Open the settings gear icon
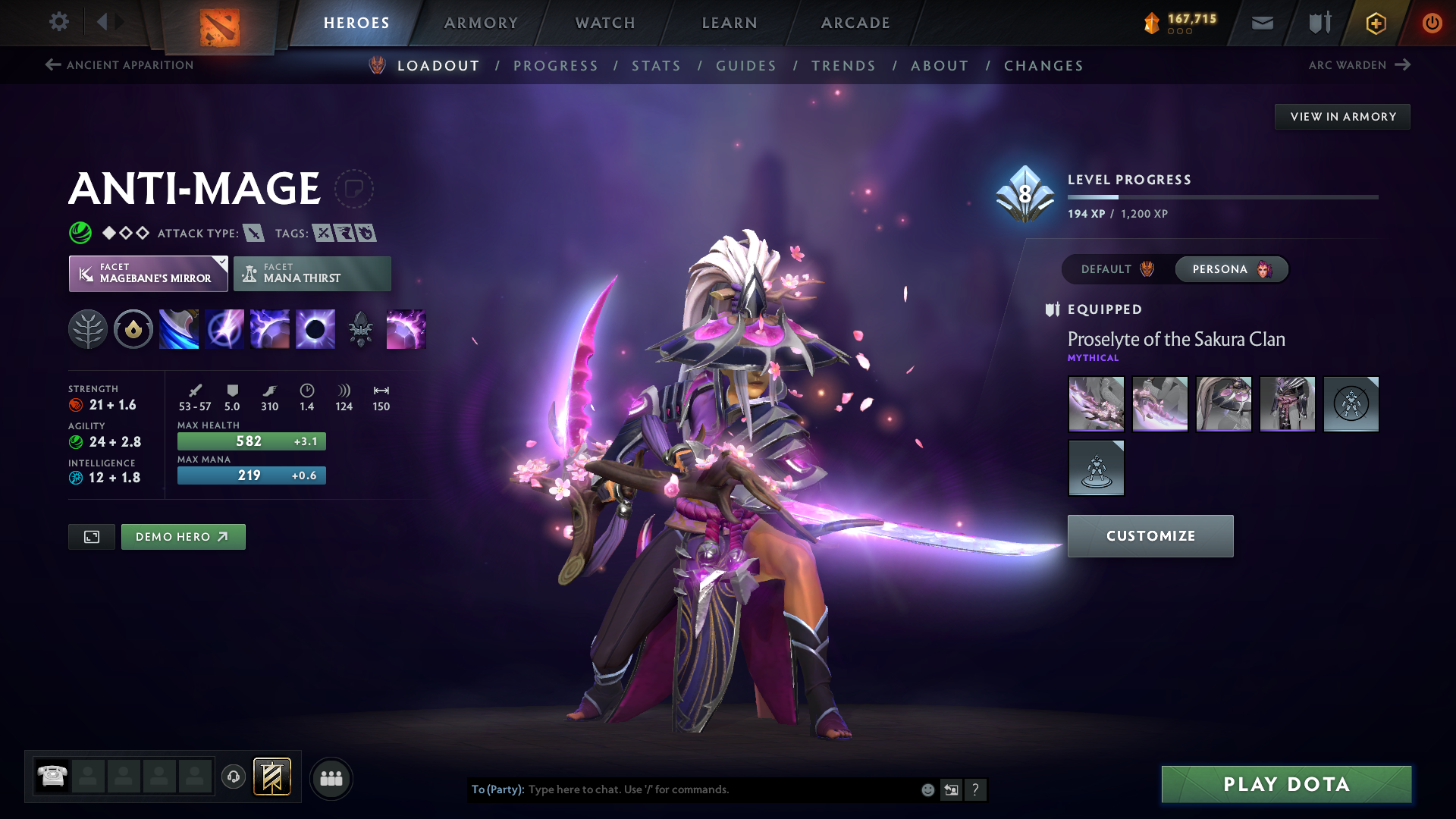The width and height of the screenshot is (1456, 819). tap(58, 22)
